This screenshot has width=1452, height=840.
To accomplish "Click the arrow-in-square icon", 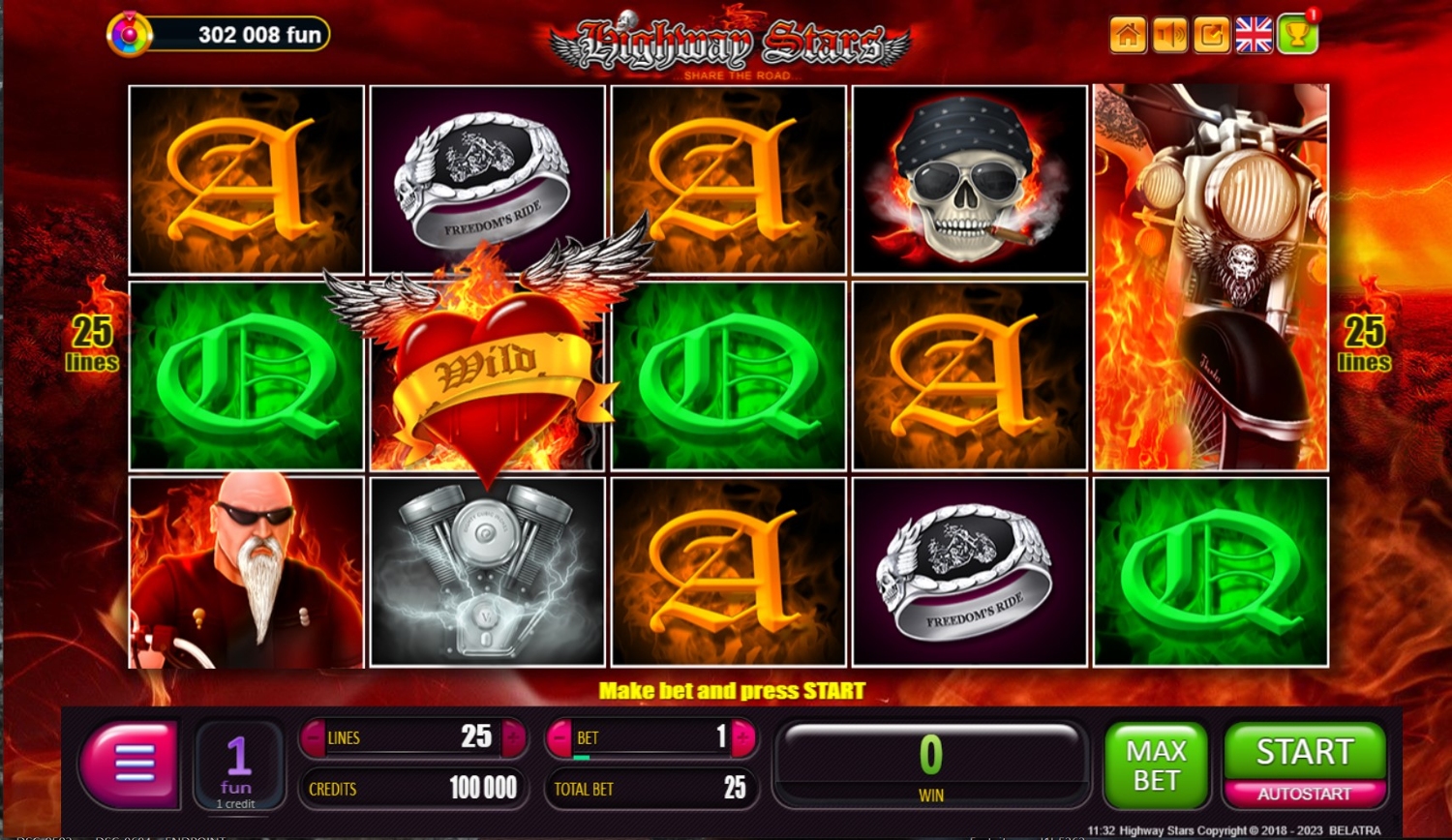I will pos(1211,36).
